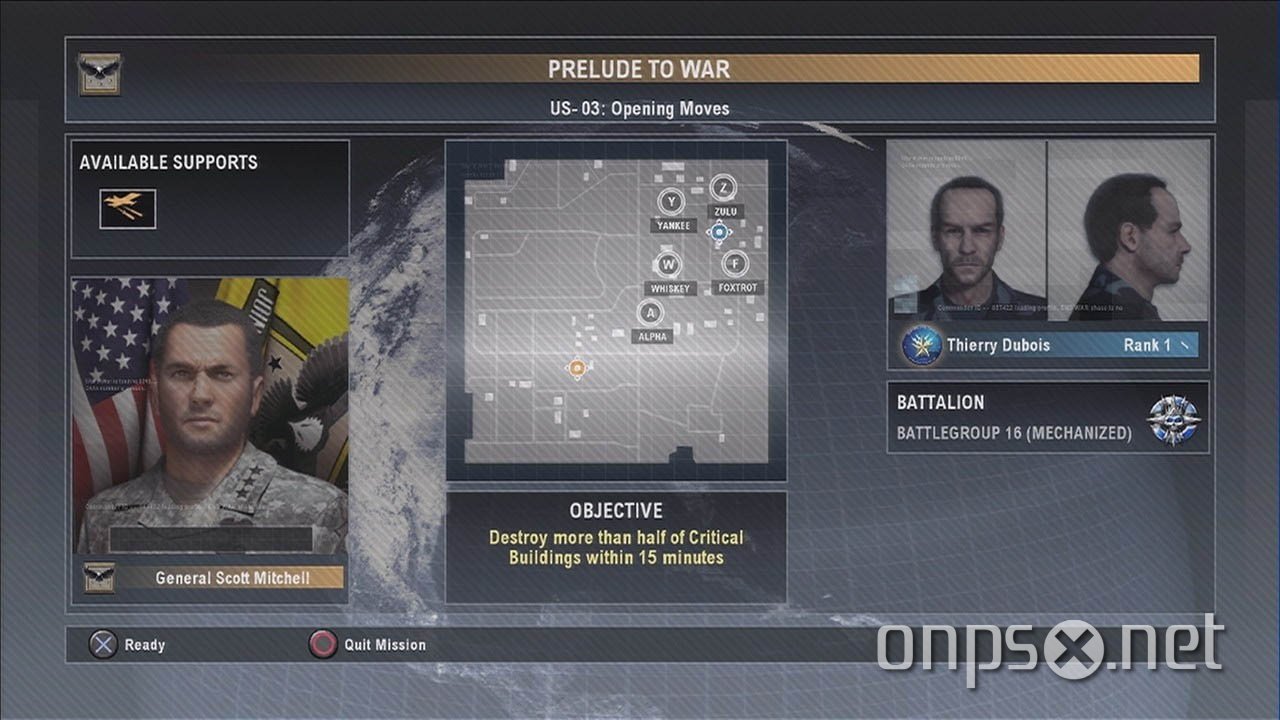Select the Prelude to War title banner

(640, 69)
